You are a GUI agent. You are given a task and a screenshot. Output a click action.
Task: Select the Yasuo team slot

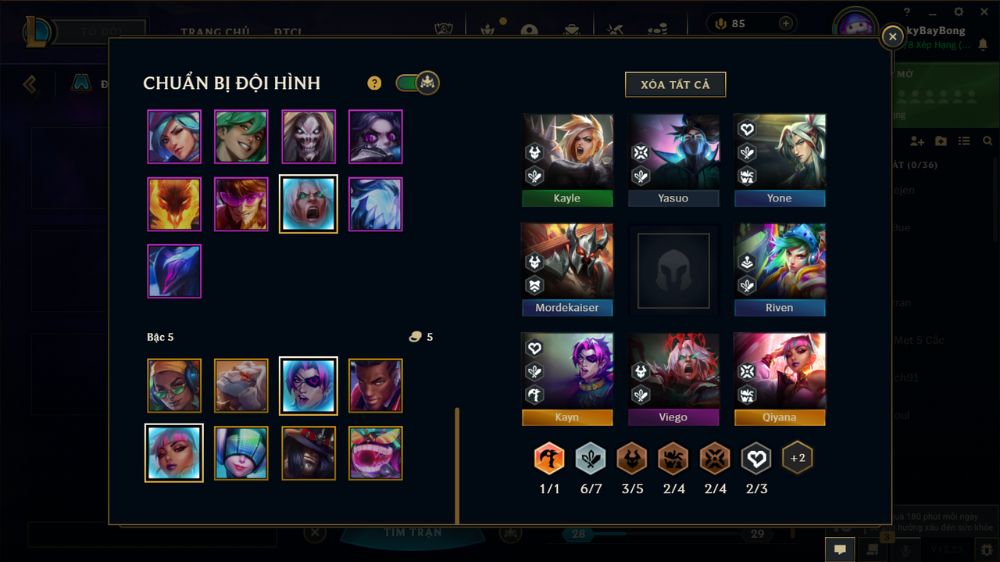coord(673,158)
